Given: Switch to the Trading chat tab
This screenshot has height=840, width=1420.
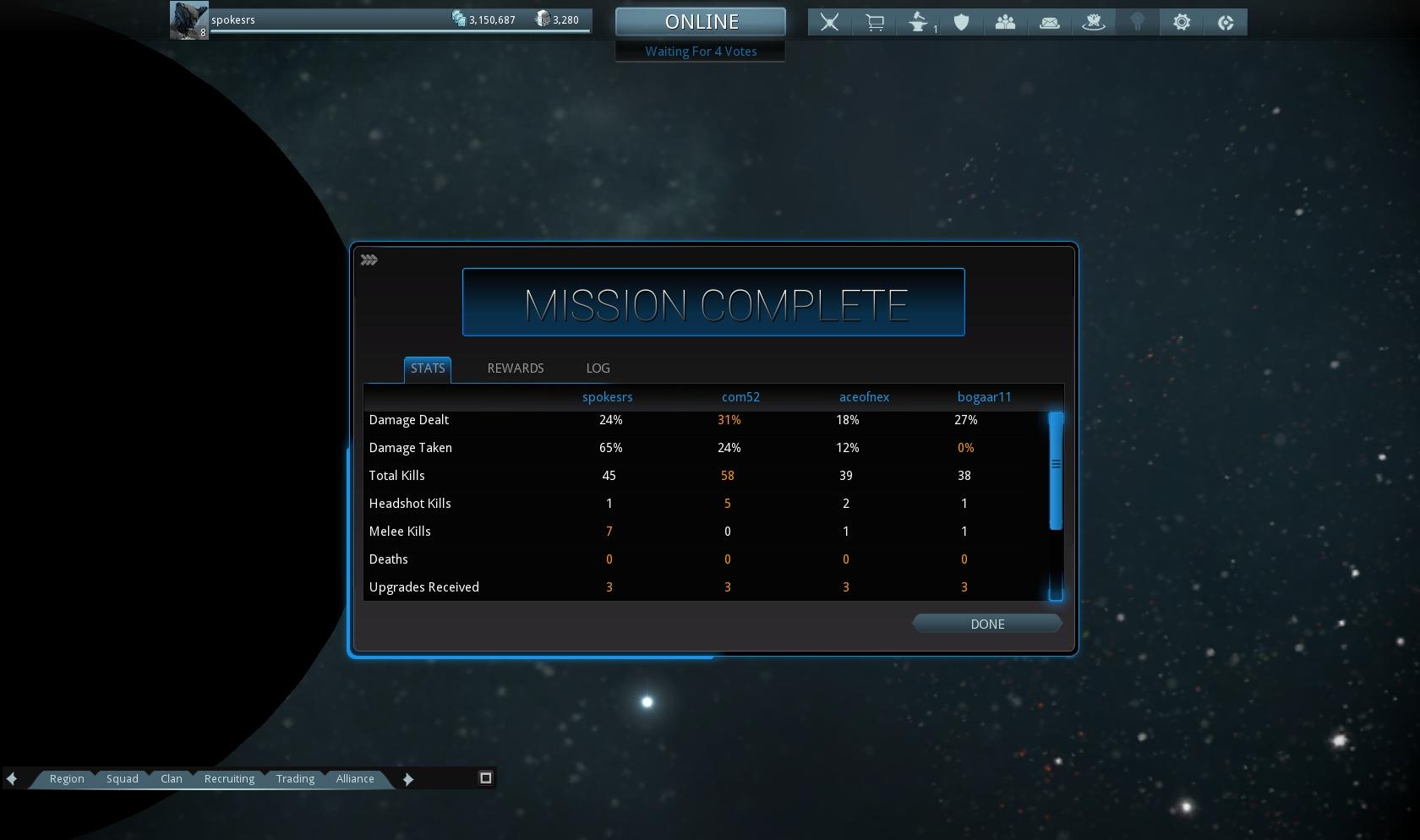Looking at the screenshot, I should 295,778.
